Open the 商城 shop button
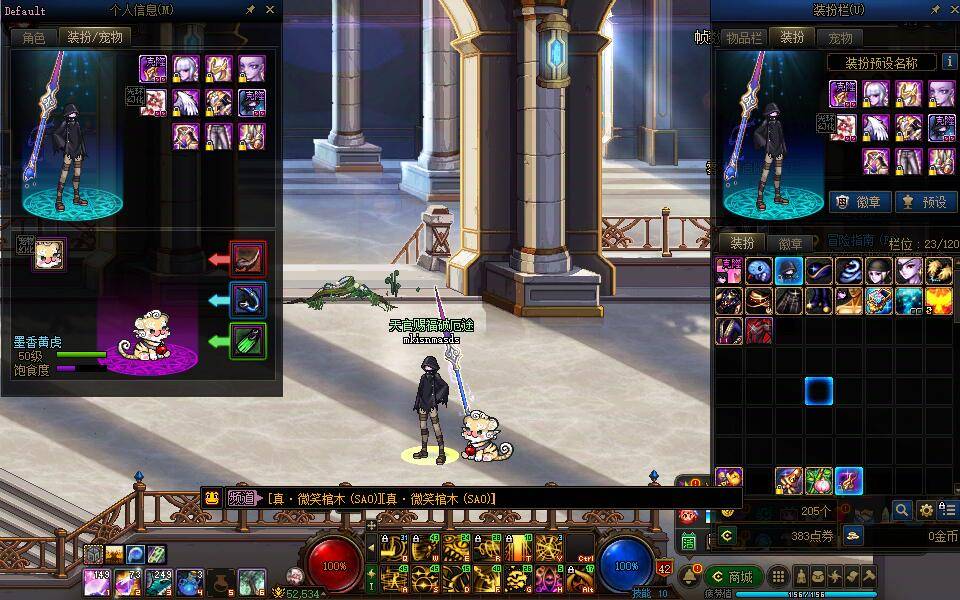Screen dimensions: 960x600 (x=733, y=576)
